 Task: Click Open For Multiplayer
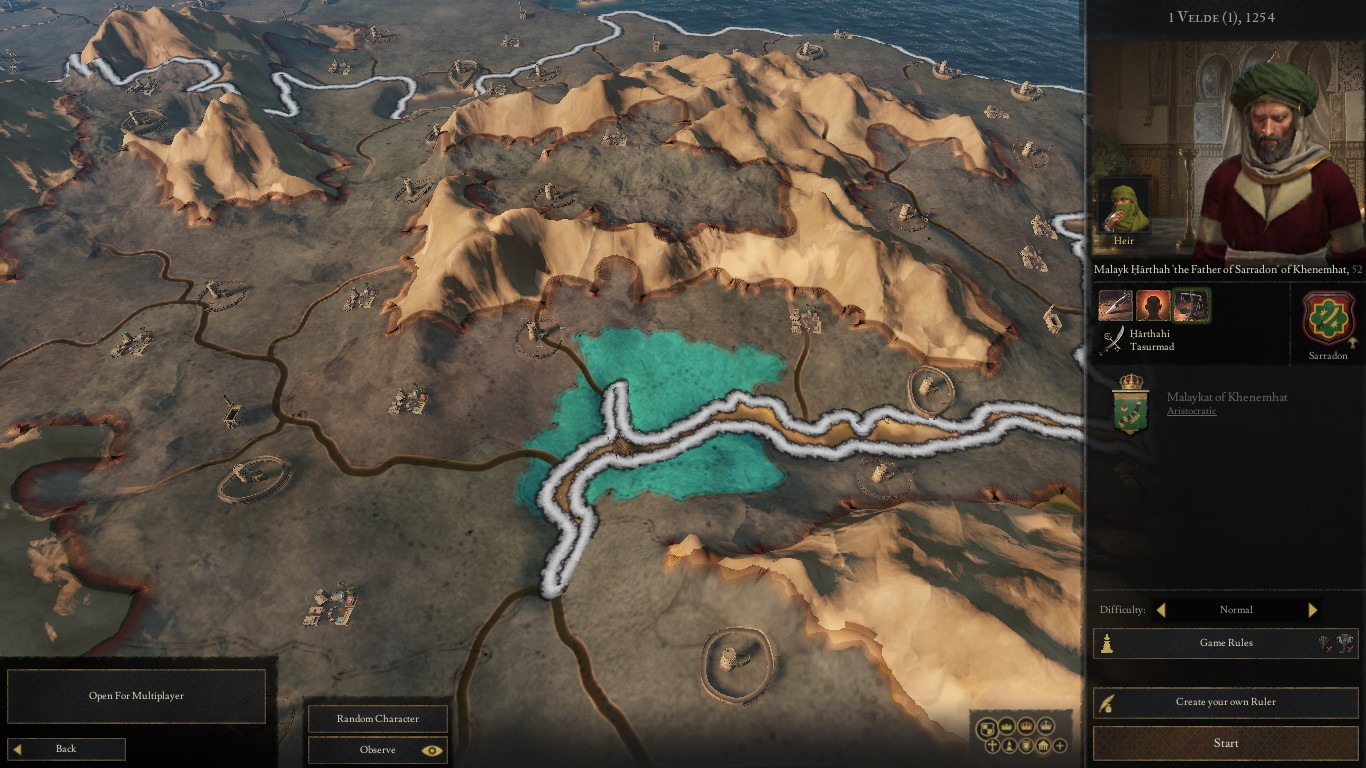tap(137, 696)
